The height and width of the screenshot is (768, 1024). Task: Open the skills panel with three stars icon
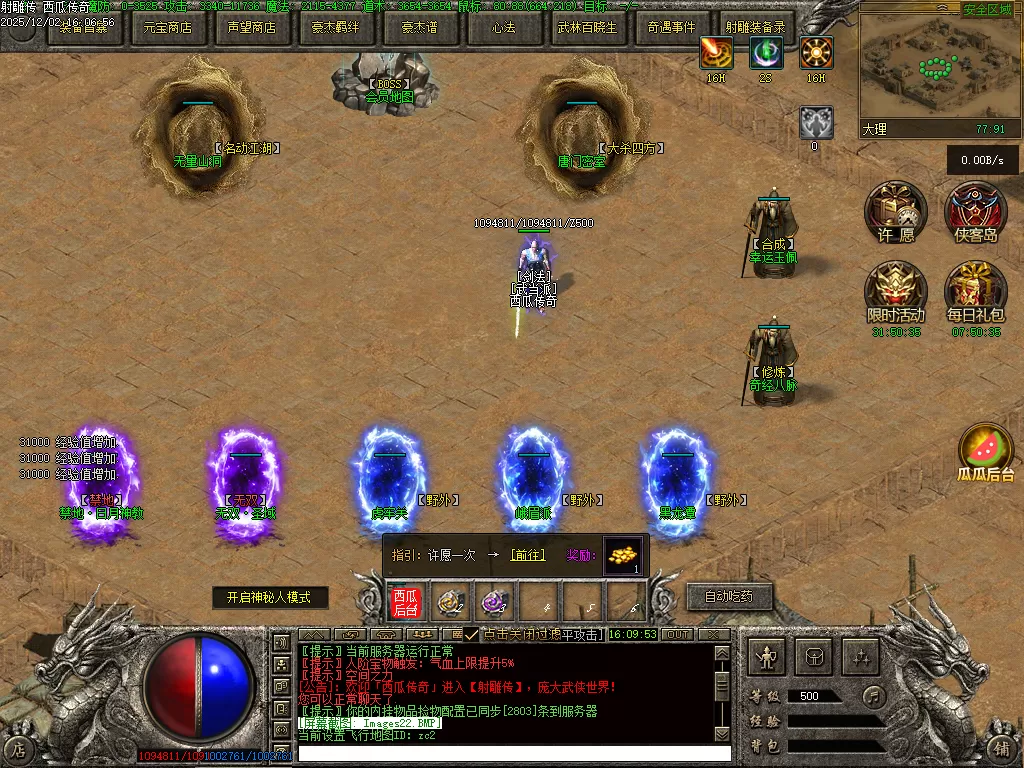[x=861, y=657]
